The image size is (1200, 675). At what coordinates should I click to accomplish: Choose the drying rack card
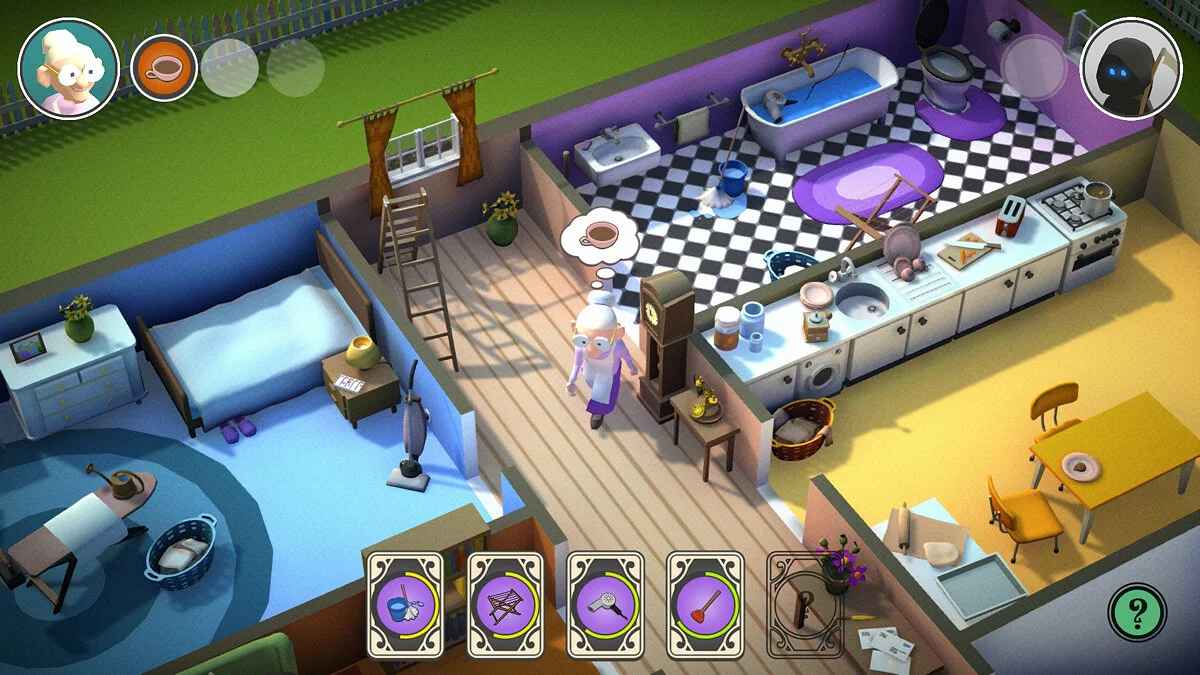point(505,604)
